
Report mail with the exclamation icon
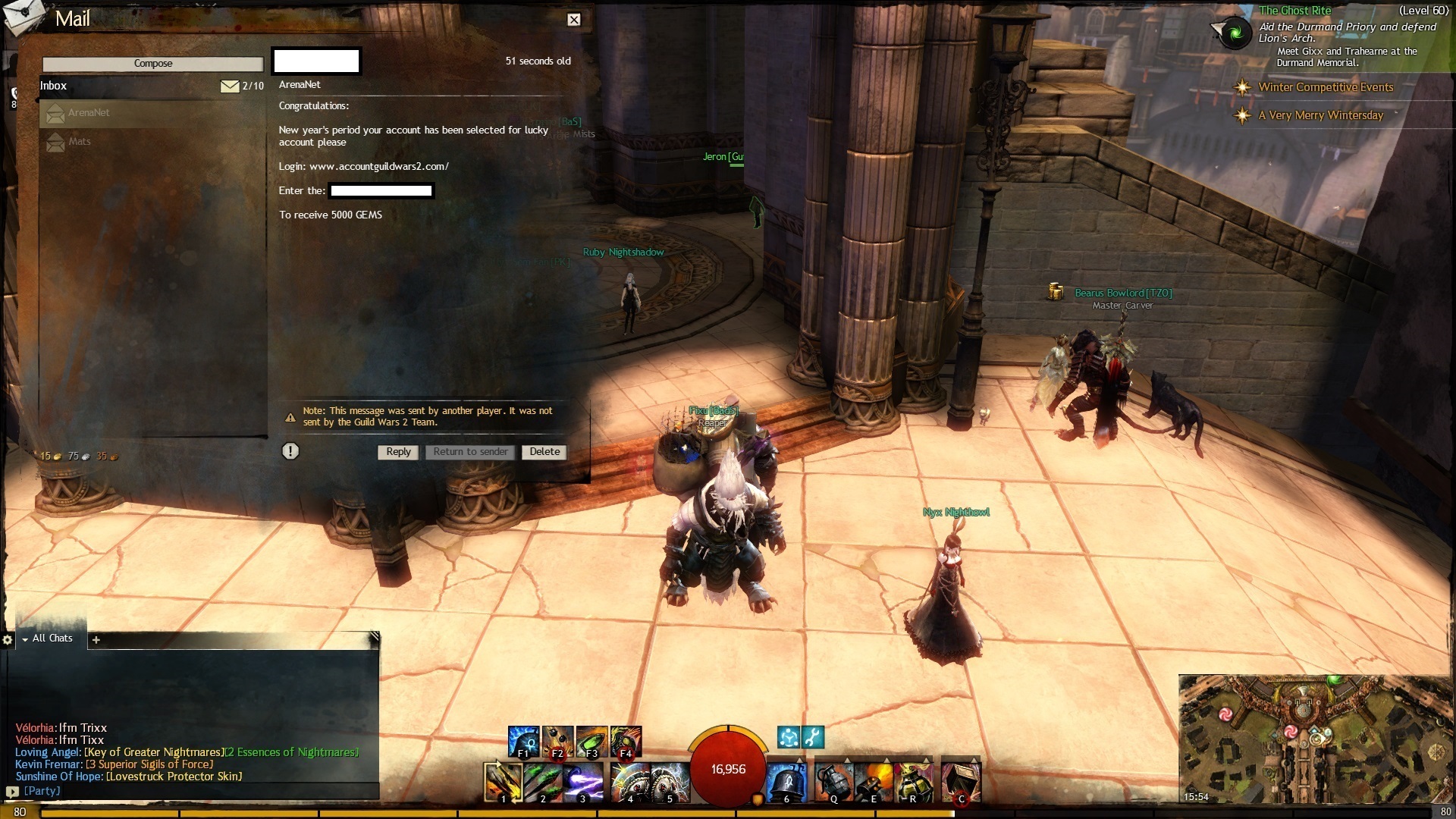(x=290, y=452)
